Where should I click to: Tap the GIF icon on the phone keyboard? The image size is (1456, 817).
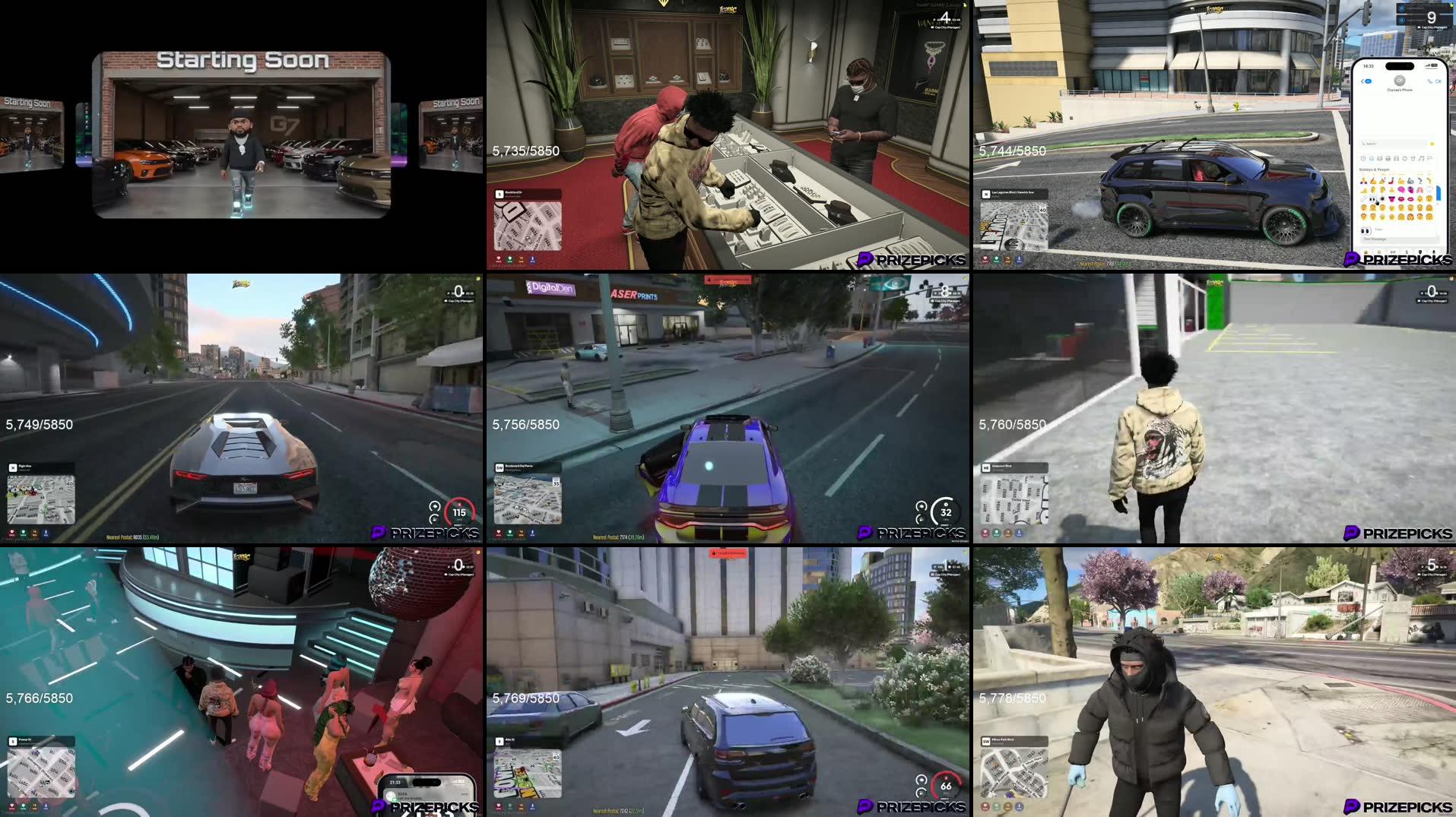point(1393,252)
